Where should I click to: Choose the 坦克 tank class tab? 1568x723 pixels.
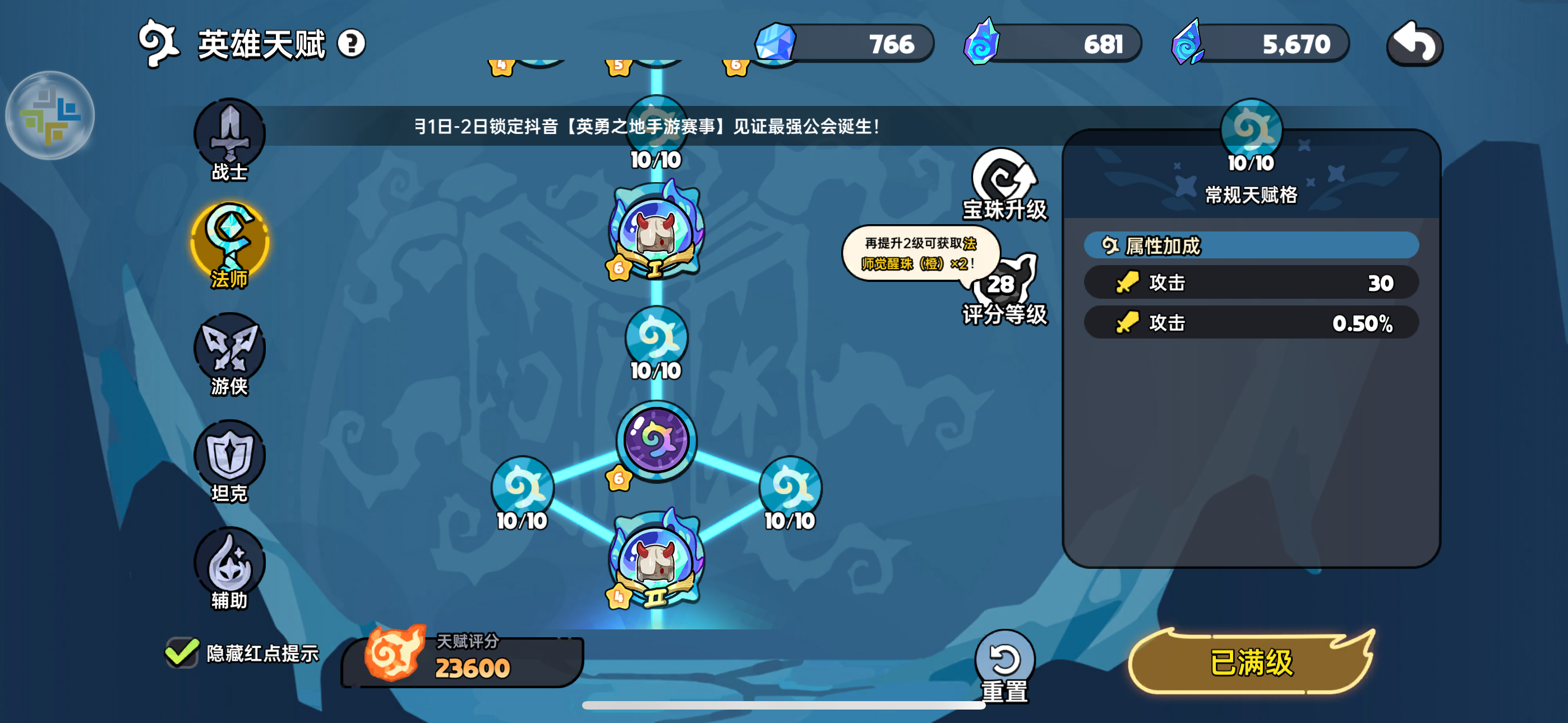(x=229, y=460)
